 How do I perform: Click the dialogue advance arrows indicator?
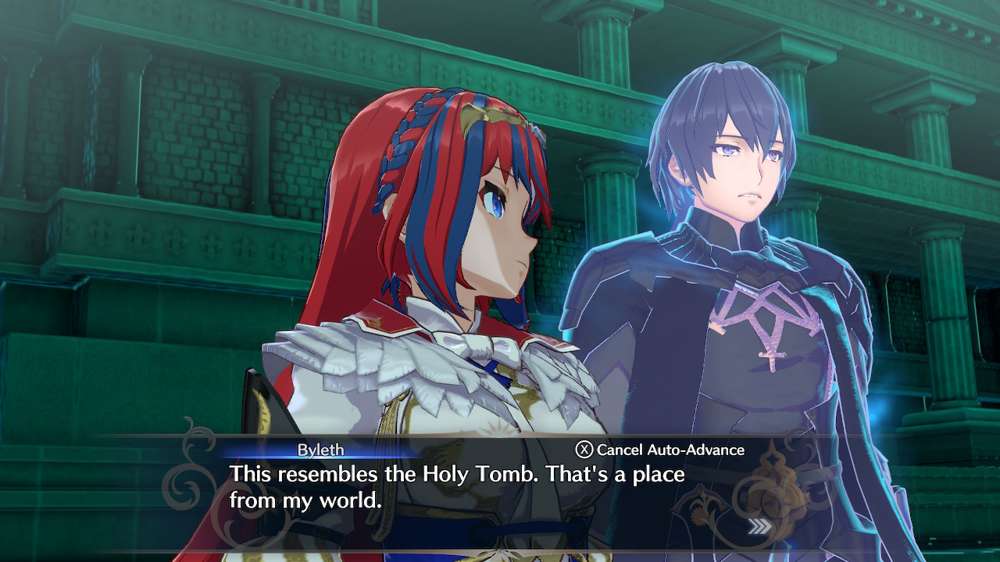(x=760, y=525)
